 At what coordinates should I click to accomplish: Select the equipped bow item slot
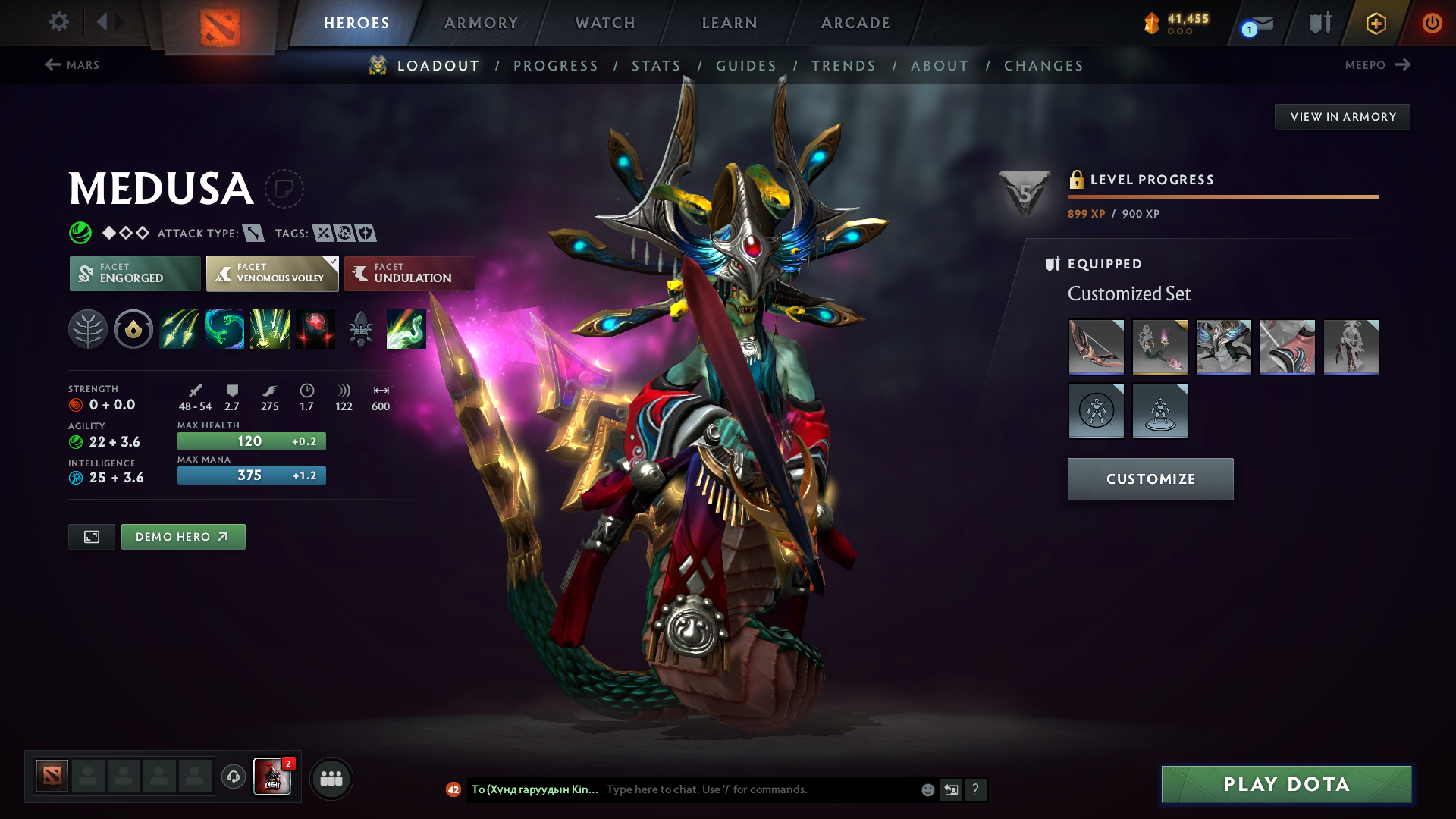click(x=1096, y=347)
